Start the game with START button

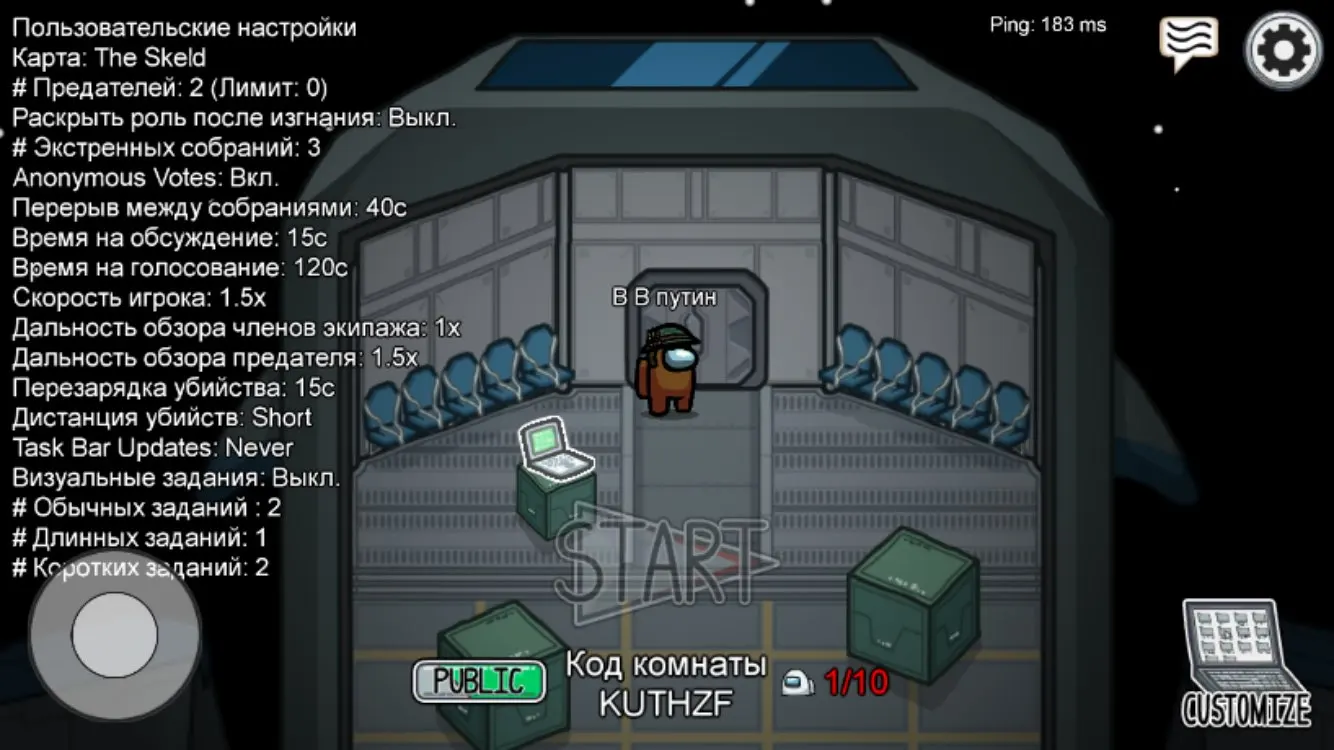click(x=661, y=562)
